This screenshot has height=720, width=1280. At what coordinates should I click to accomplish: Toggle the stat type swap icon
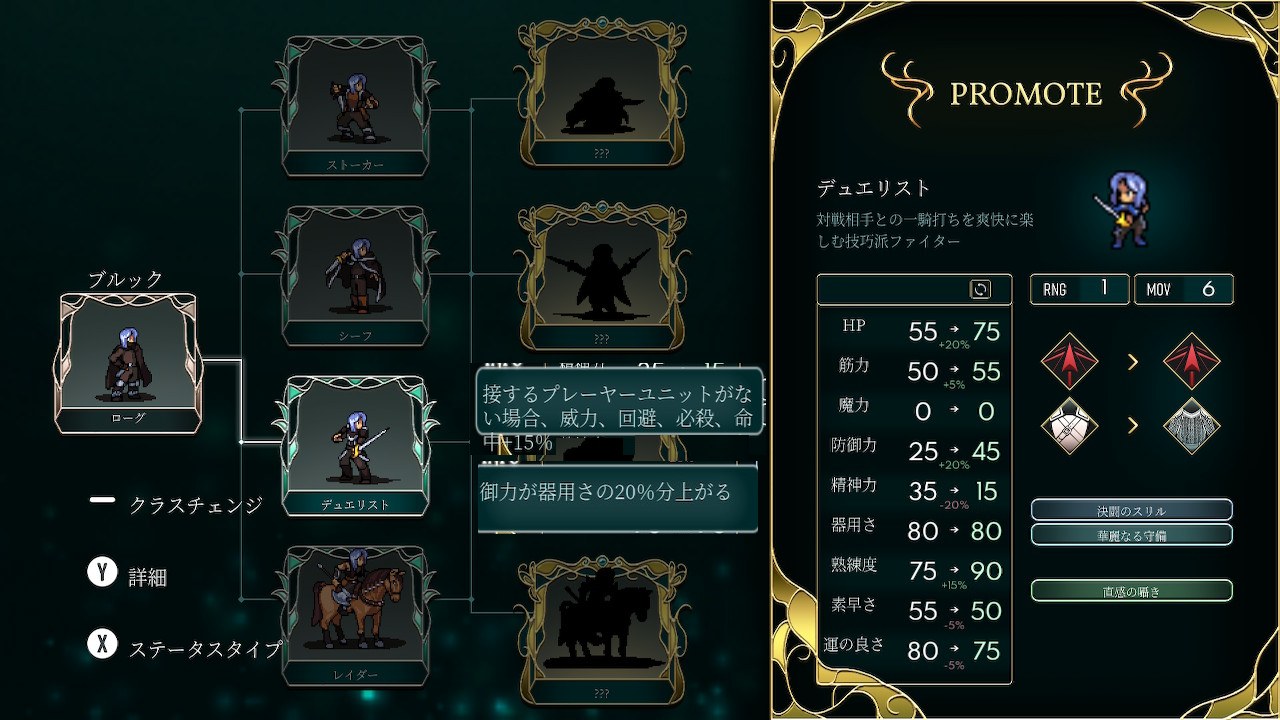coord(980,290)
